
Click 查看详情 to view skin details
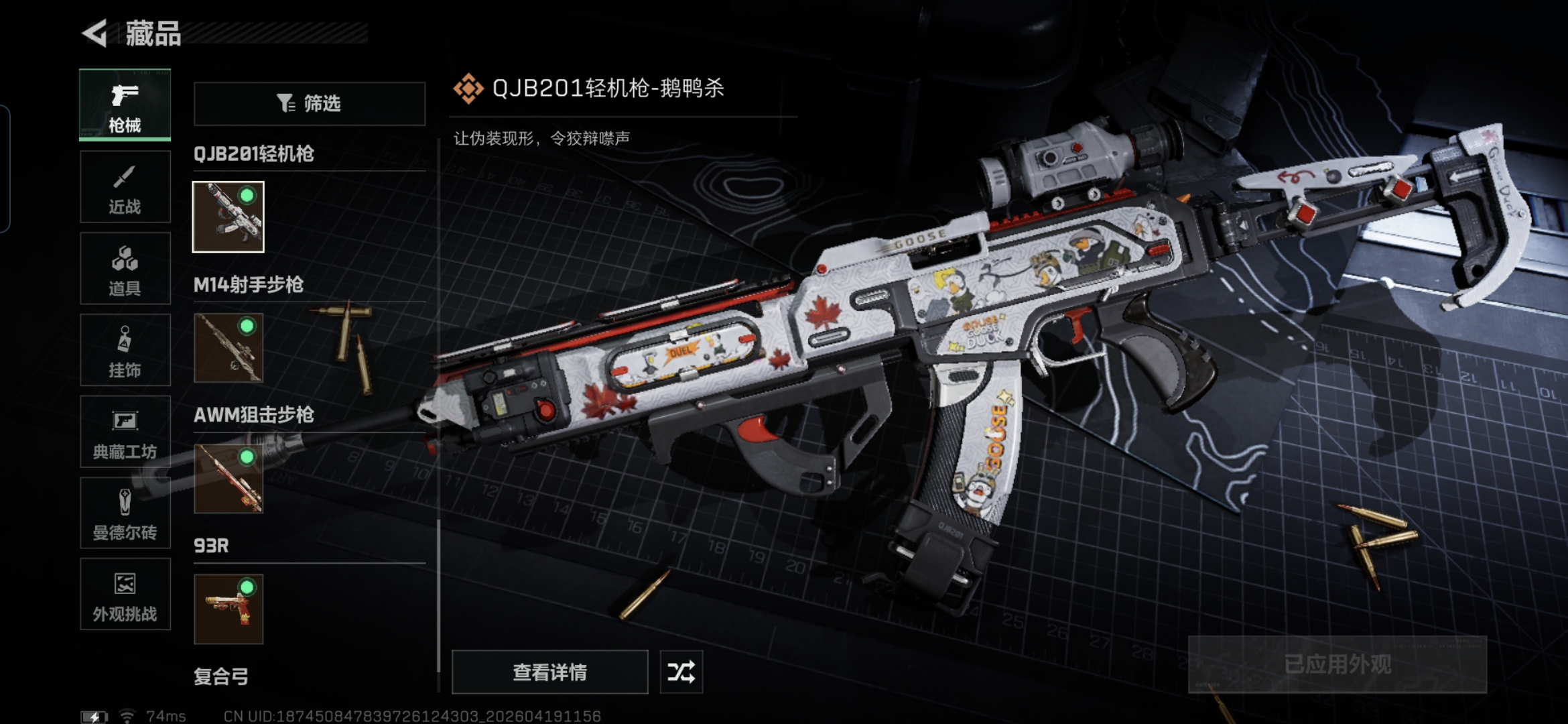point(549,672)
